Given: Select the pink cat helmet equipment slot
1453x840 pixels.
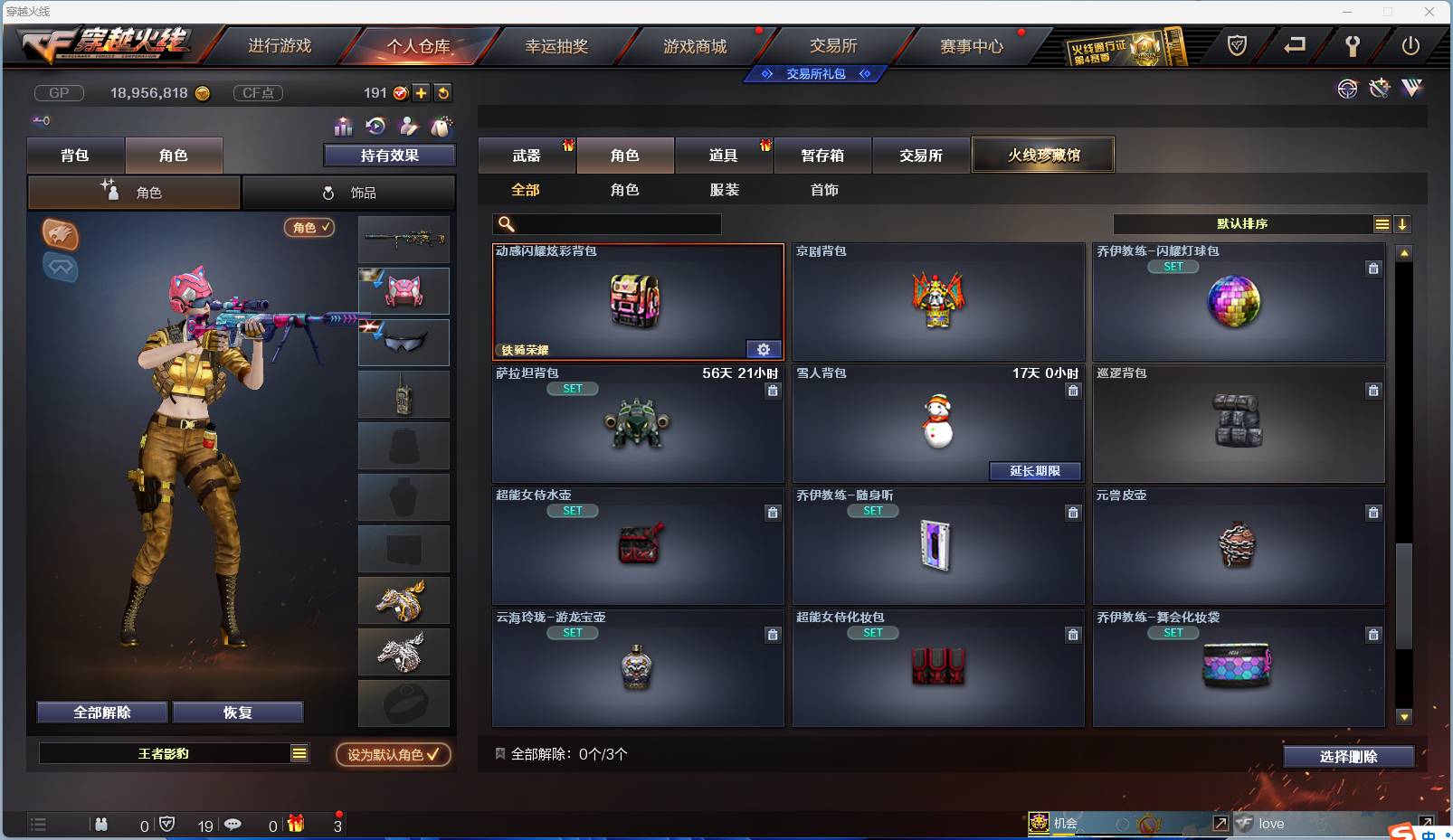Looking at the screenshot, I should [404, 291].
